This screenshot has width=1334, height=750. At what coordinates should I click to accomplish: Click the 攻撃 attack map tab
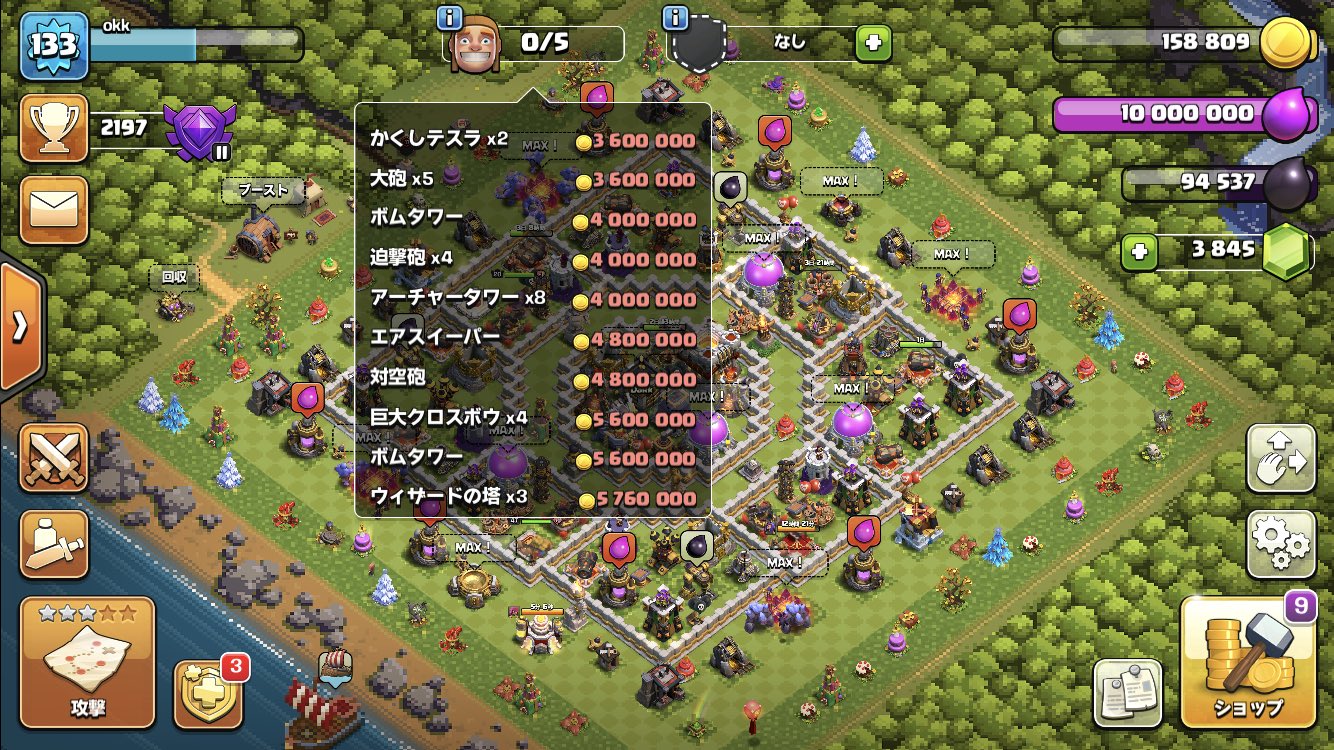87,660
